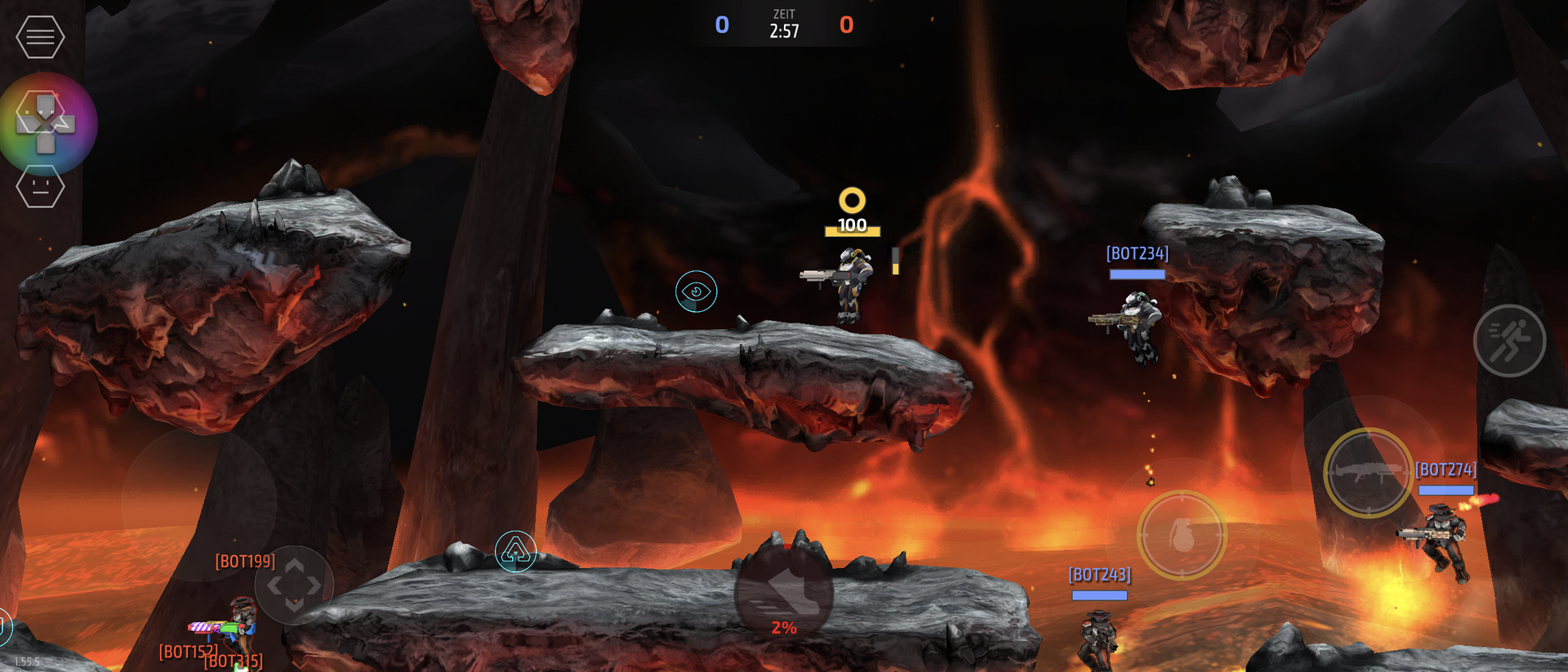Open the hexagonal hamburger menu
Image resolution: width=1568 pixels, height=672 pixels.
pos(40,37)
